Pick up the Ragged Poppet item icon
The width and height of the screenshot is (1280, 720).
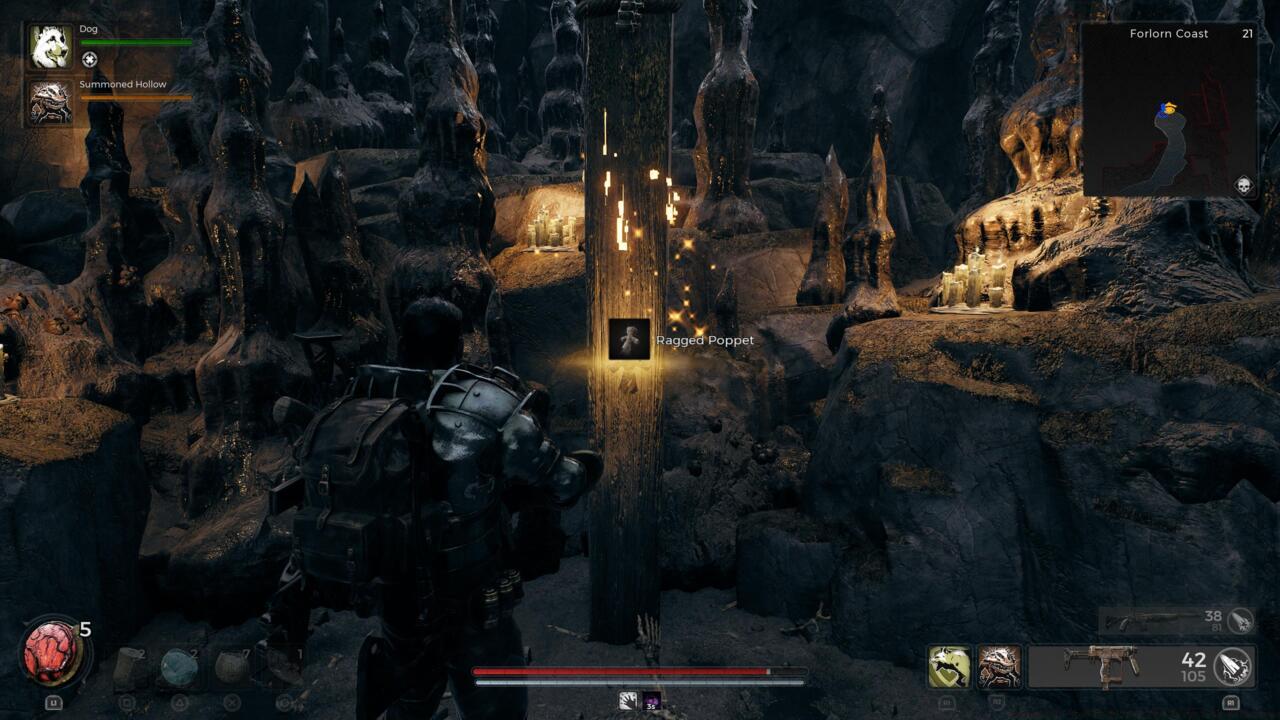click(x=629, y=340)
